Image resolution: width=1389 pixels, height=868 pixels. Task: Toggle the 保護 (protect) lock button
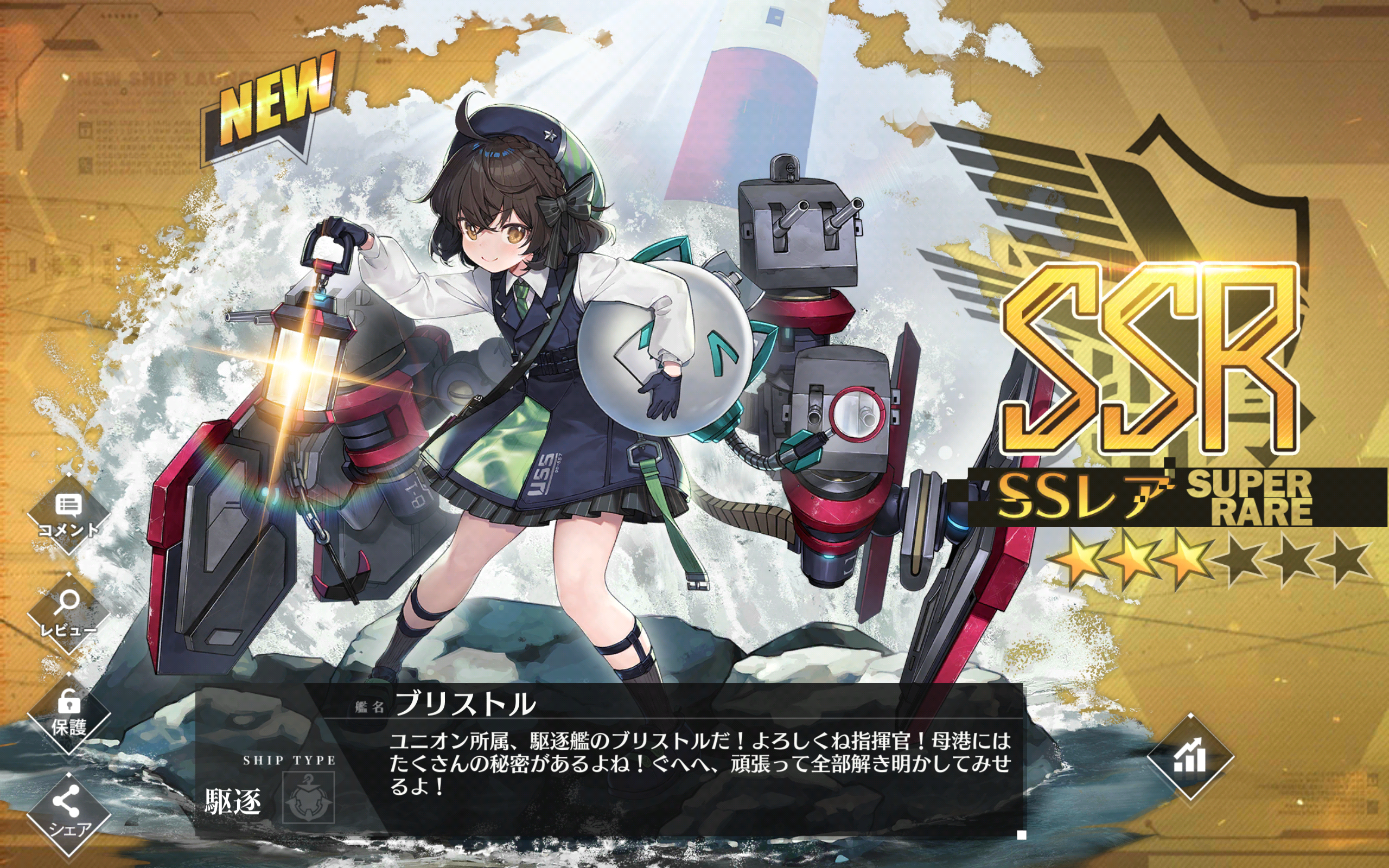coord(68,713)
